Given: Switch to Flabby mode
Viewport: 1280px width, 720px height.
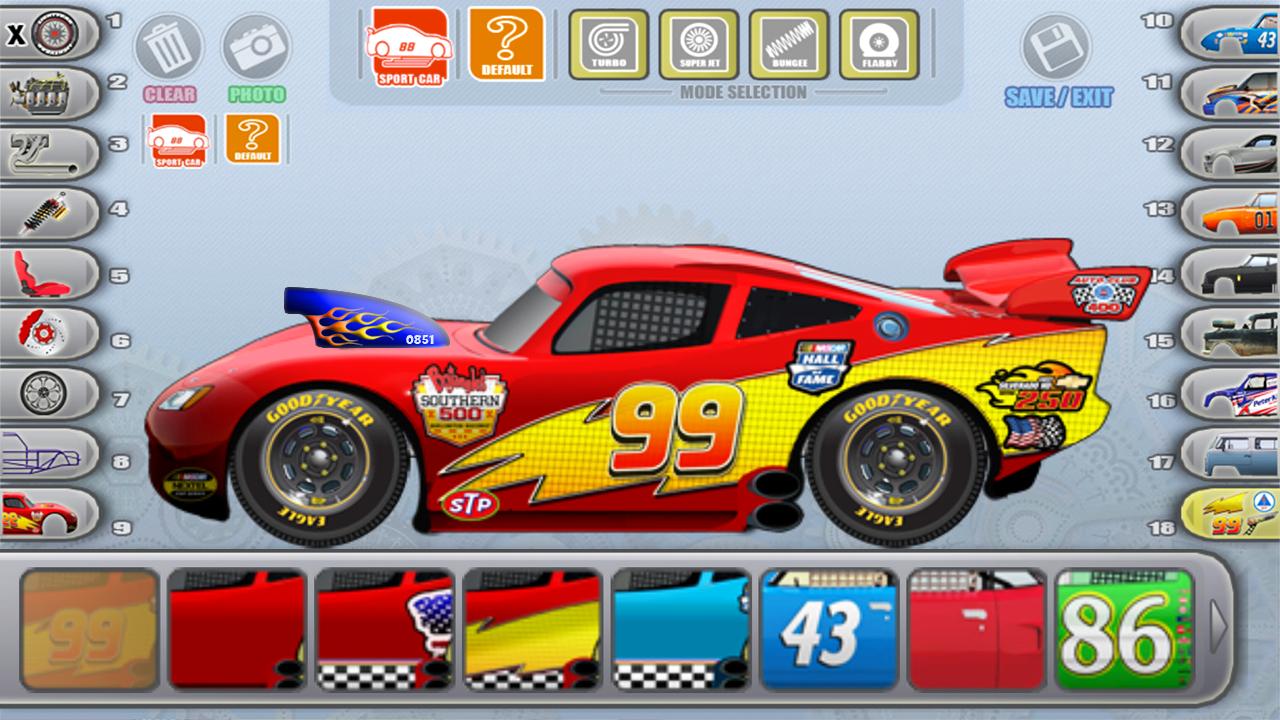Looking at the screenshot, I should [x=878, y=45].
